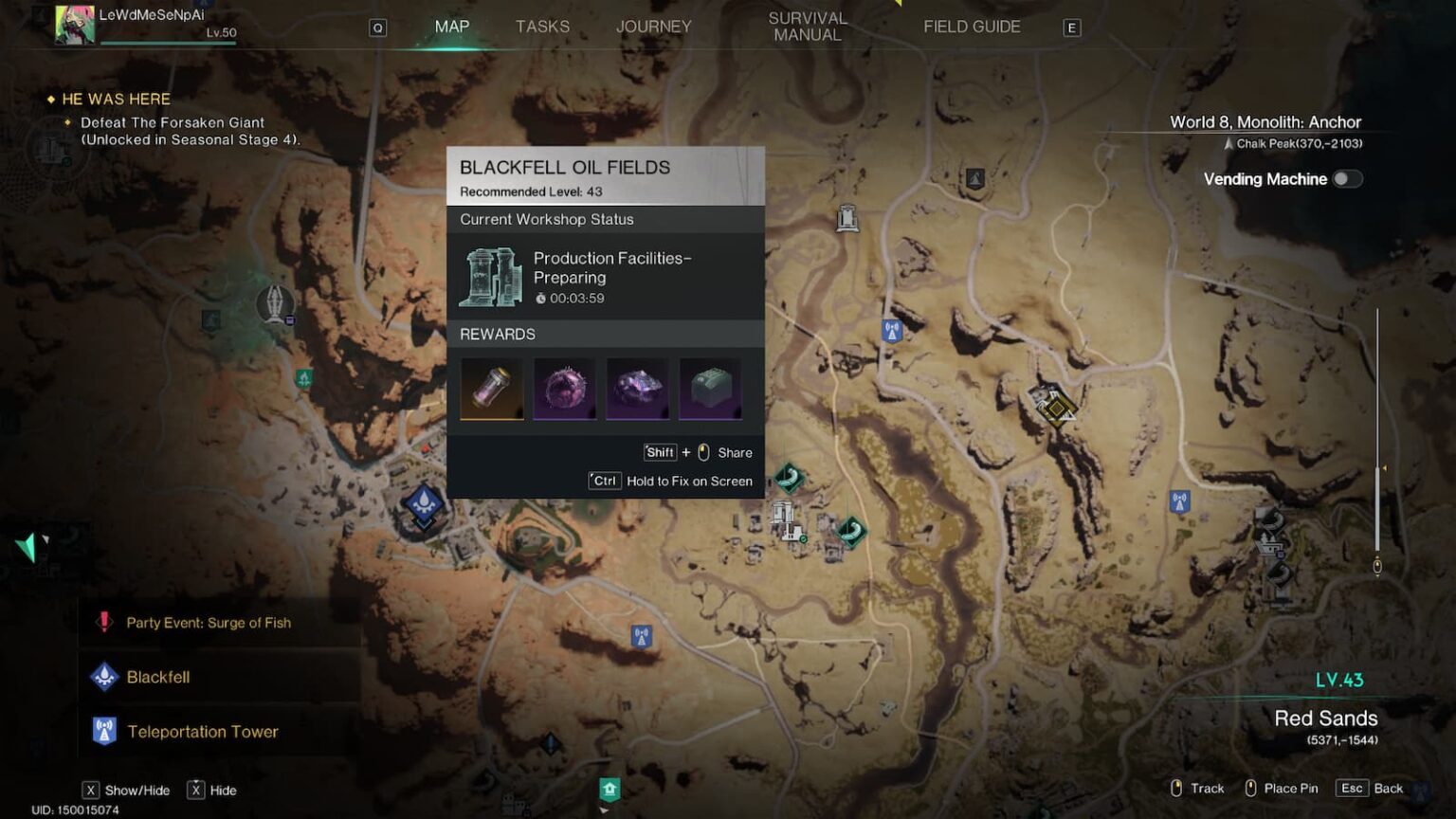
Task: Select the Map tab
Action: [451, 27]
